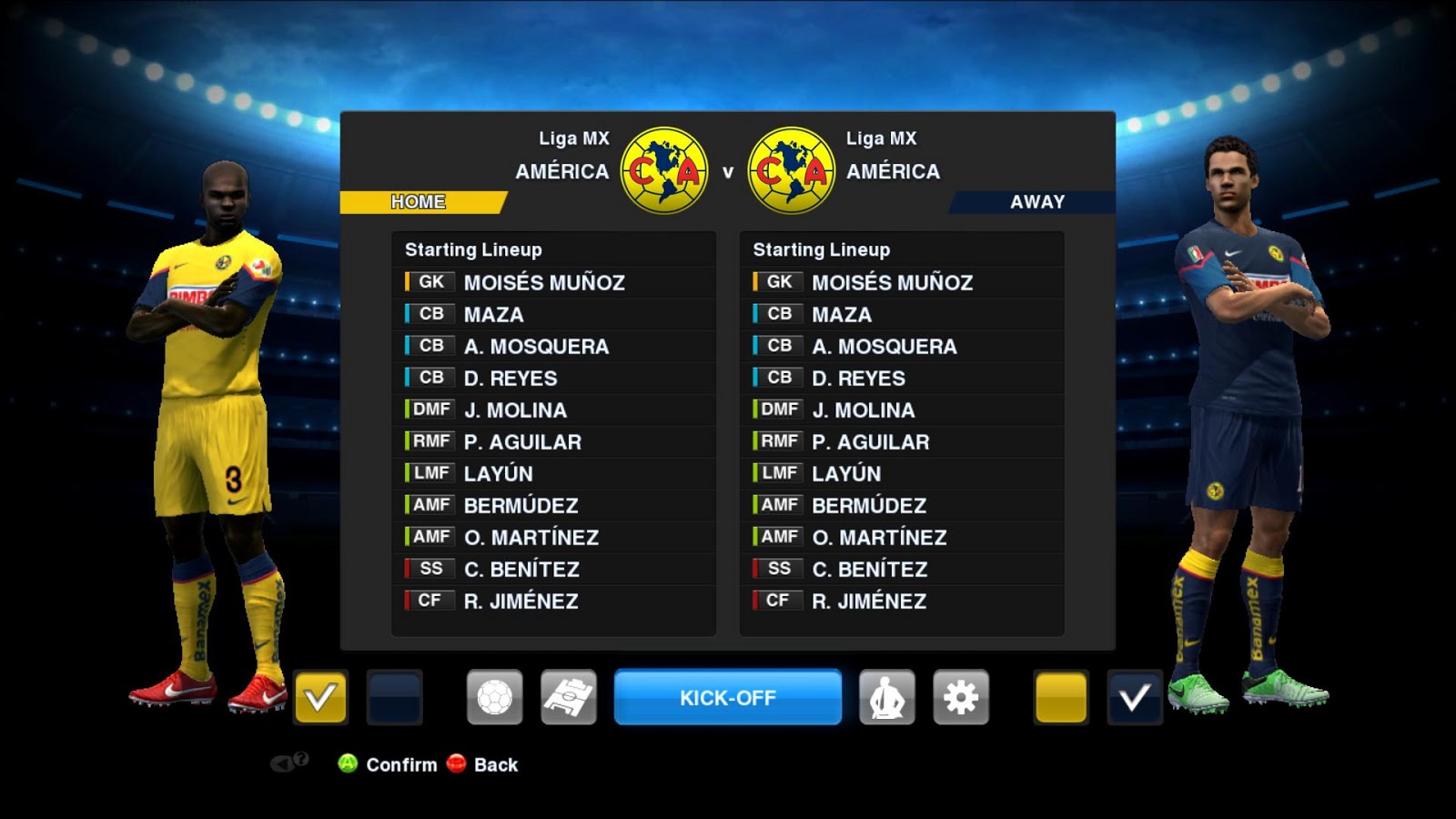Image resolution: width=1456 pixels, height=819 pixels.
Task: Switch to the AWAY tab
Action: pyautogui.click(x=1036, y=202)
